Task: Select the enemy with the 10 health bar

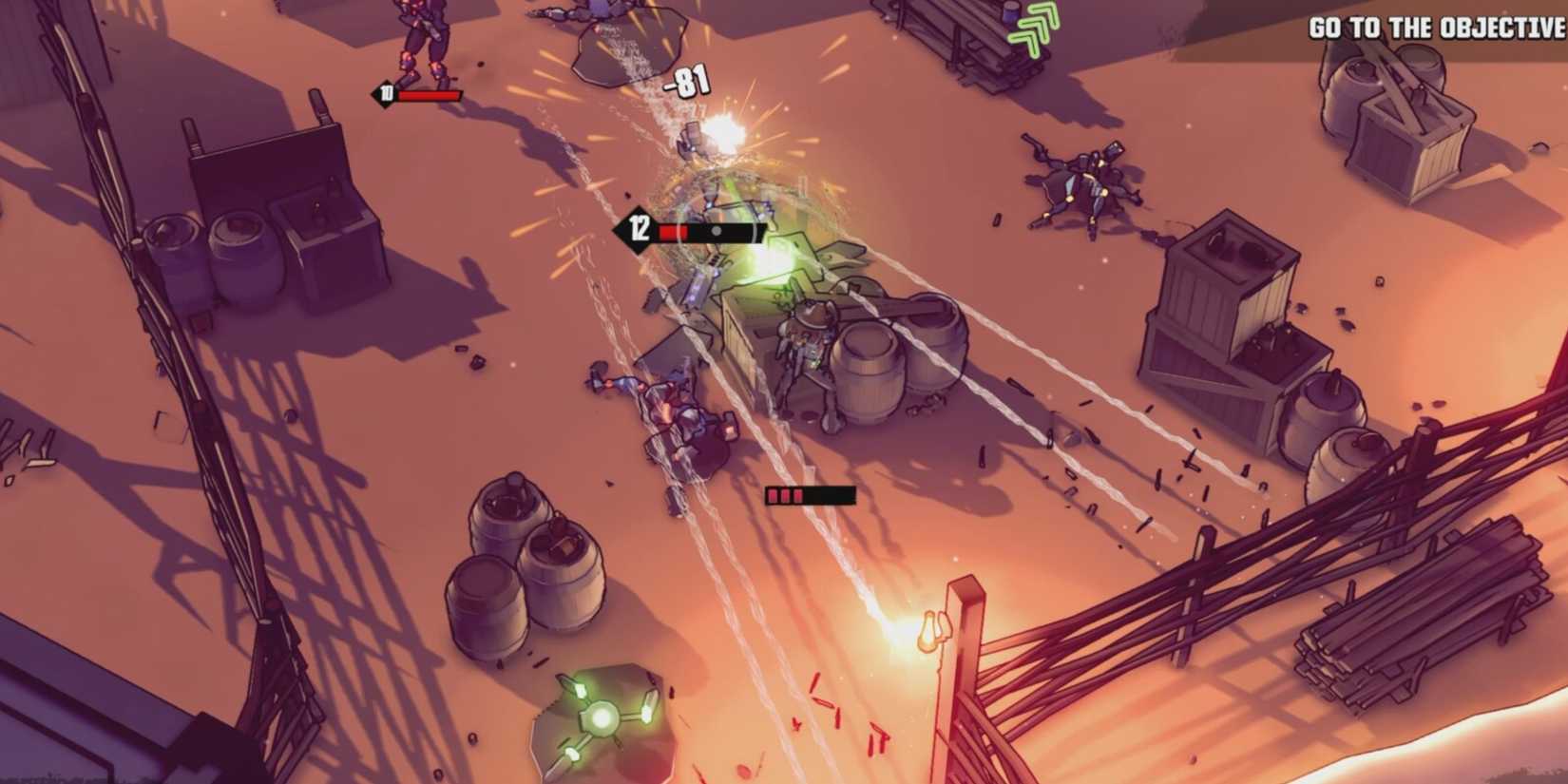Action: (x=418, y=43)
